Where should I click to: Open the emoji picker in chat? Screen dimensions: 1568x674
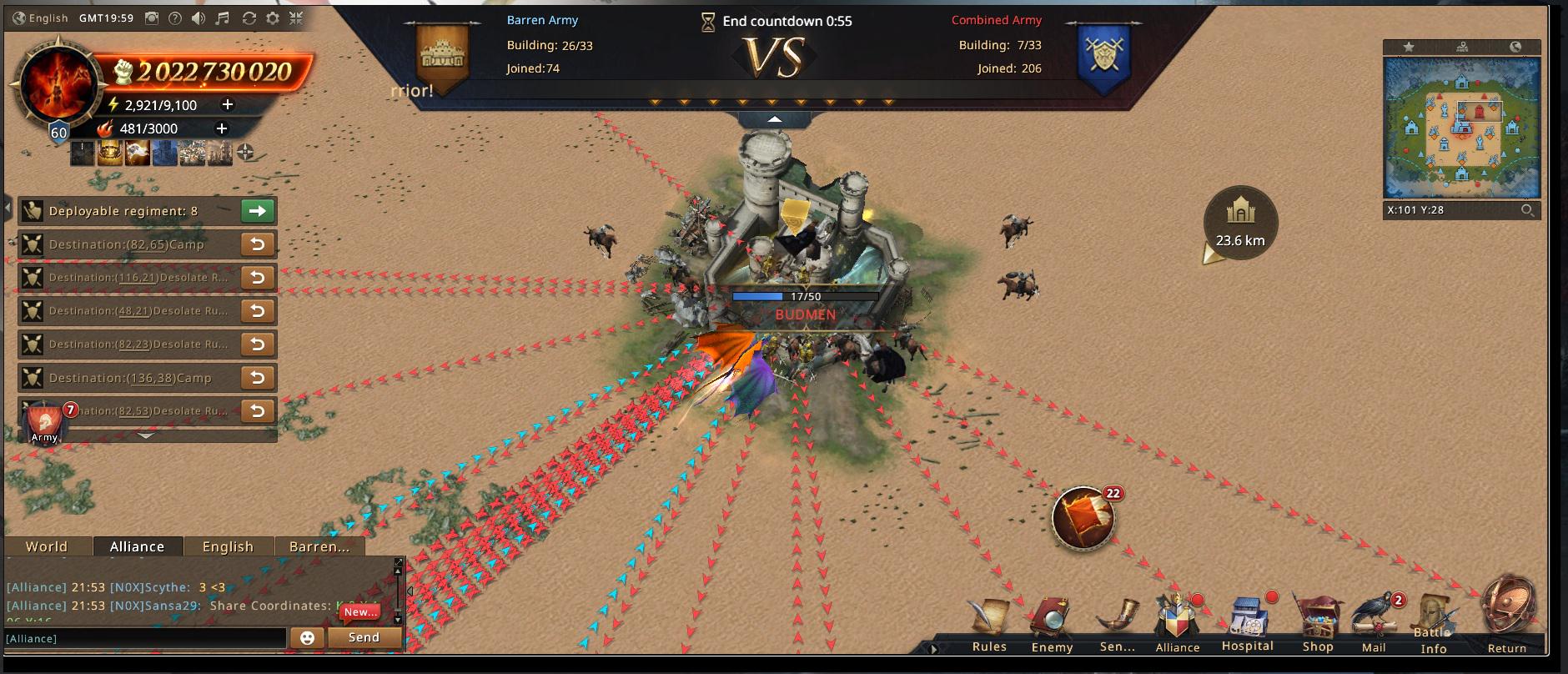(307, 637)
